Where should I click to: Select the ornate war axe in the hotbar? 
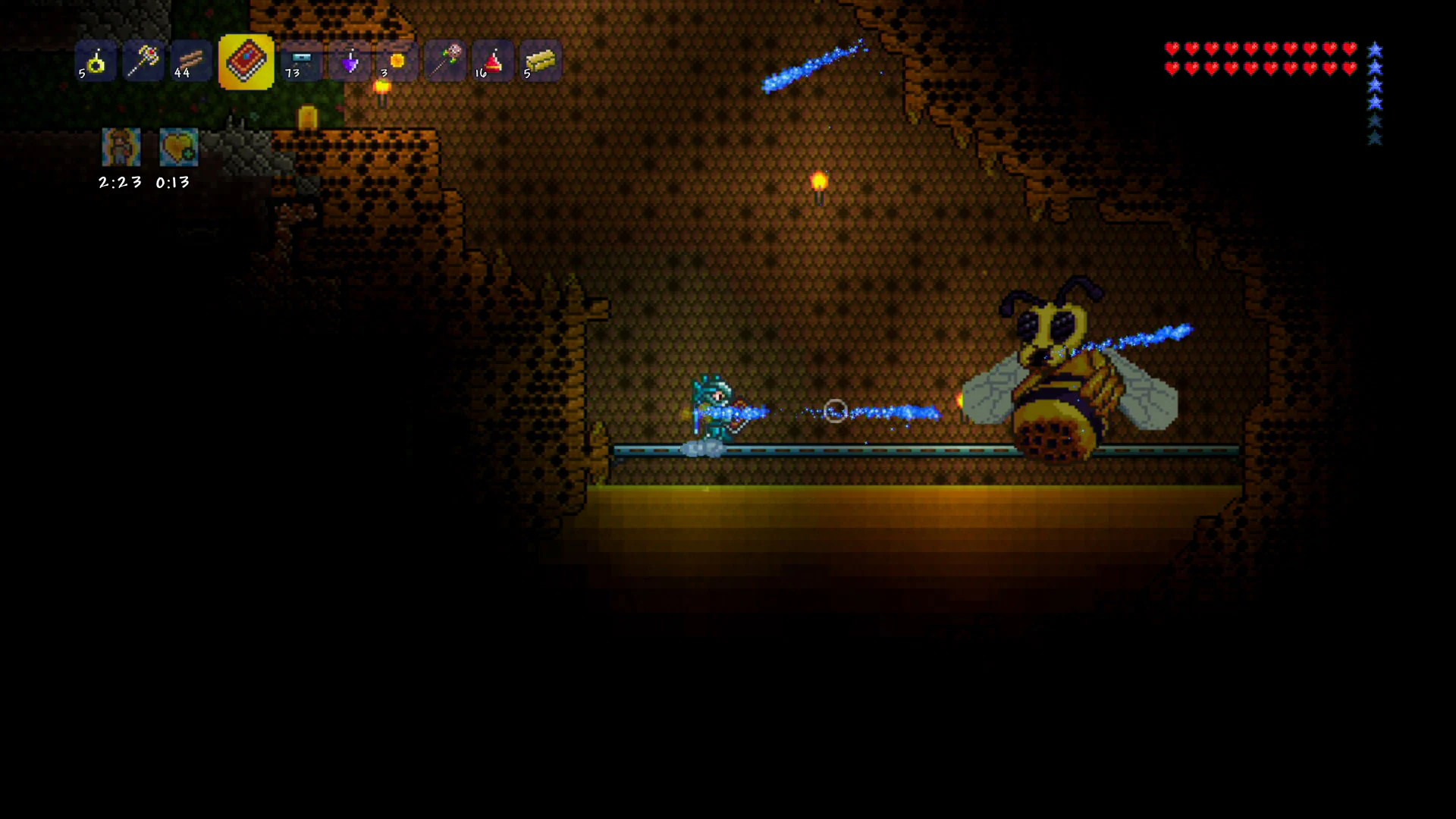pyautogui.click(x=142, y=62)
